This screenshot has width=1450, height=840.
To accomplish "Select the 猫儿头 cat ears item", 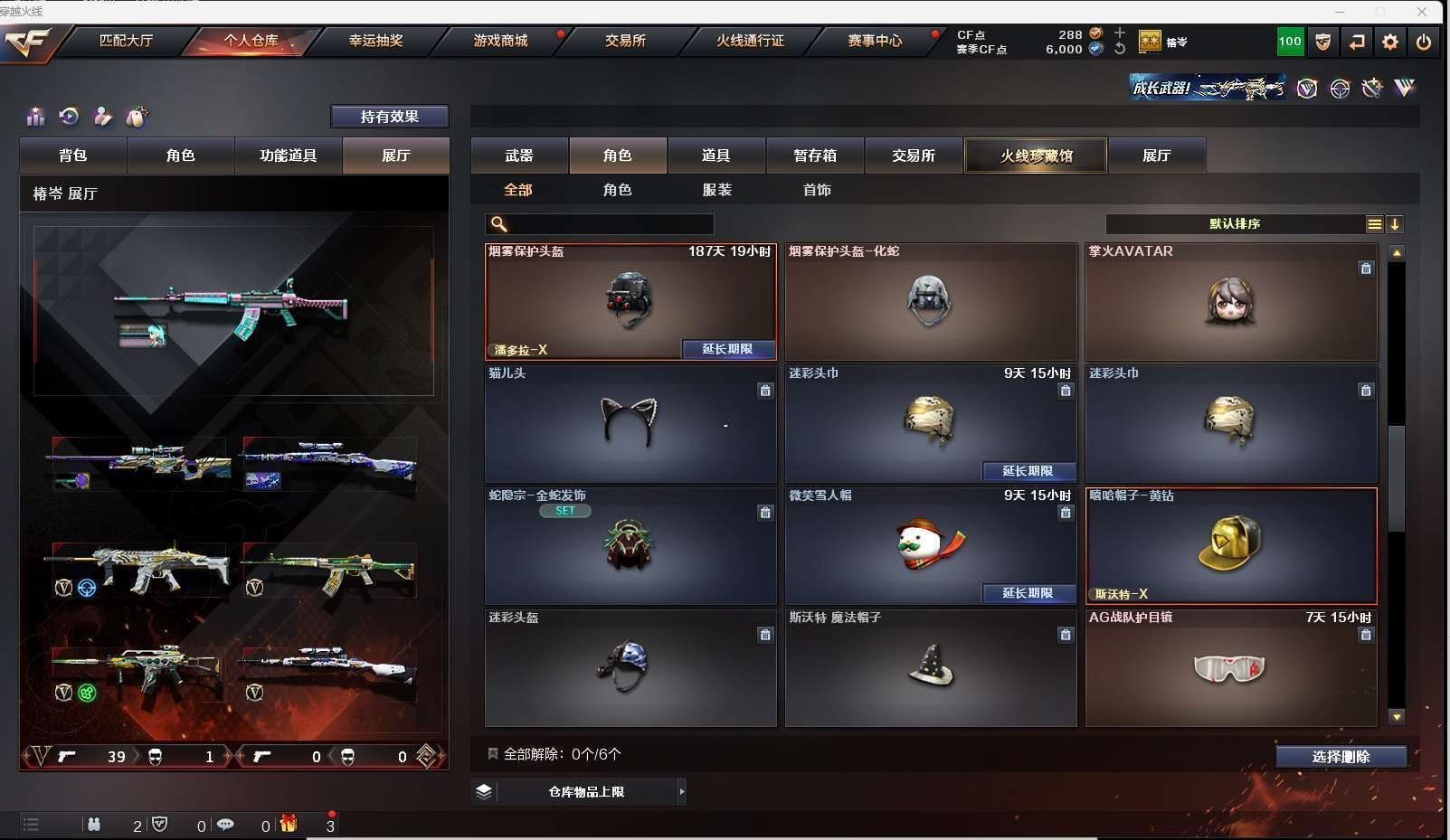I will [630, 423].
